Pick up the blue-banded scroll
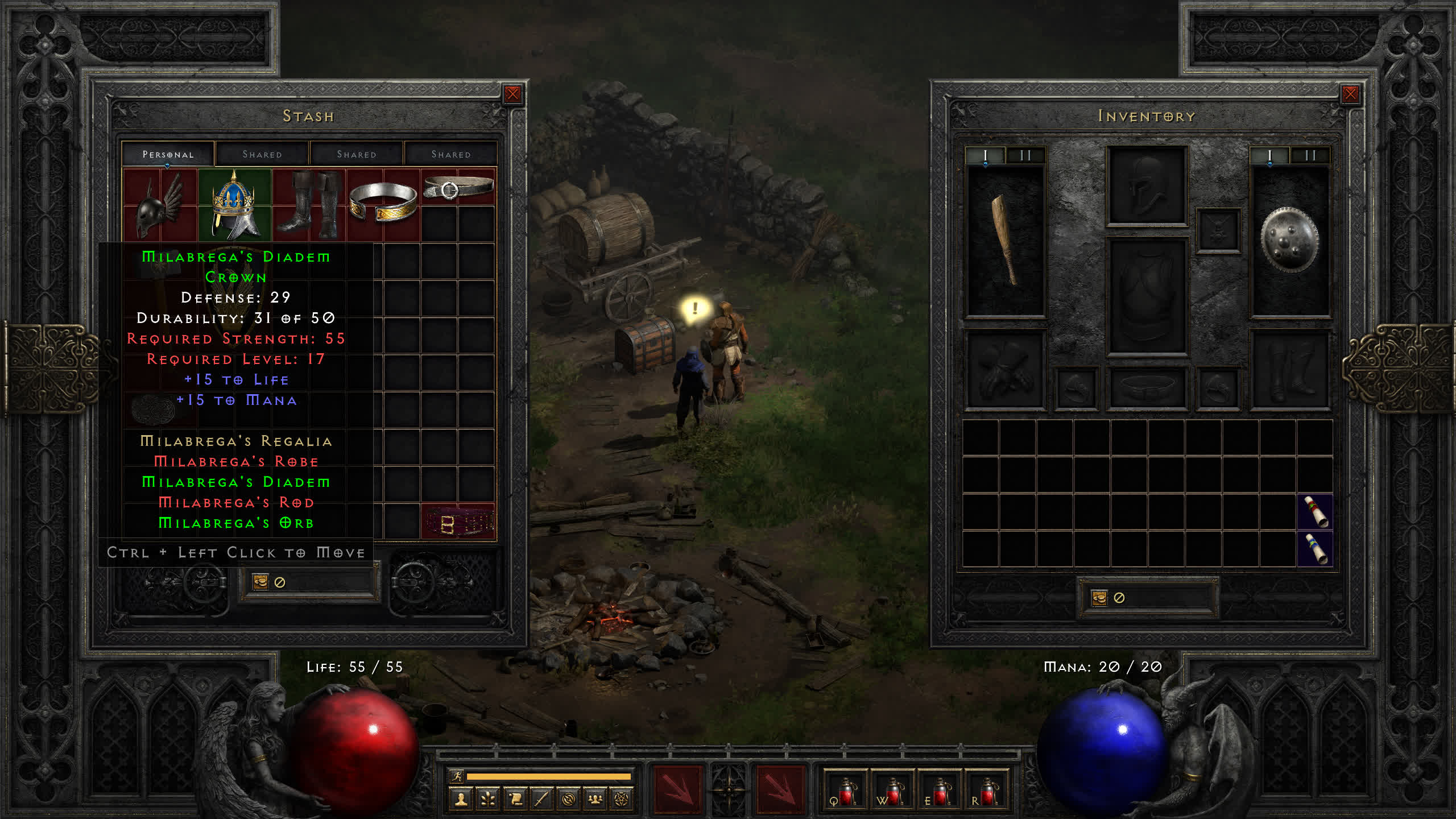 (x=1315, y=549)
